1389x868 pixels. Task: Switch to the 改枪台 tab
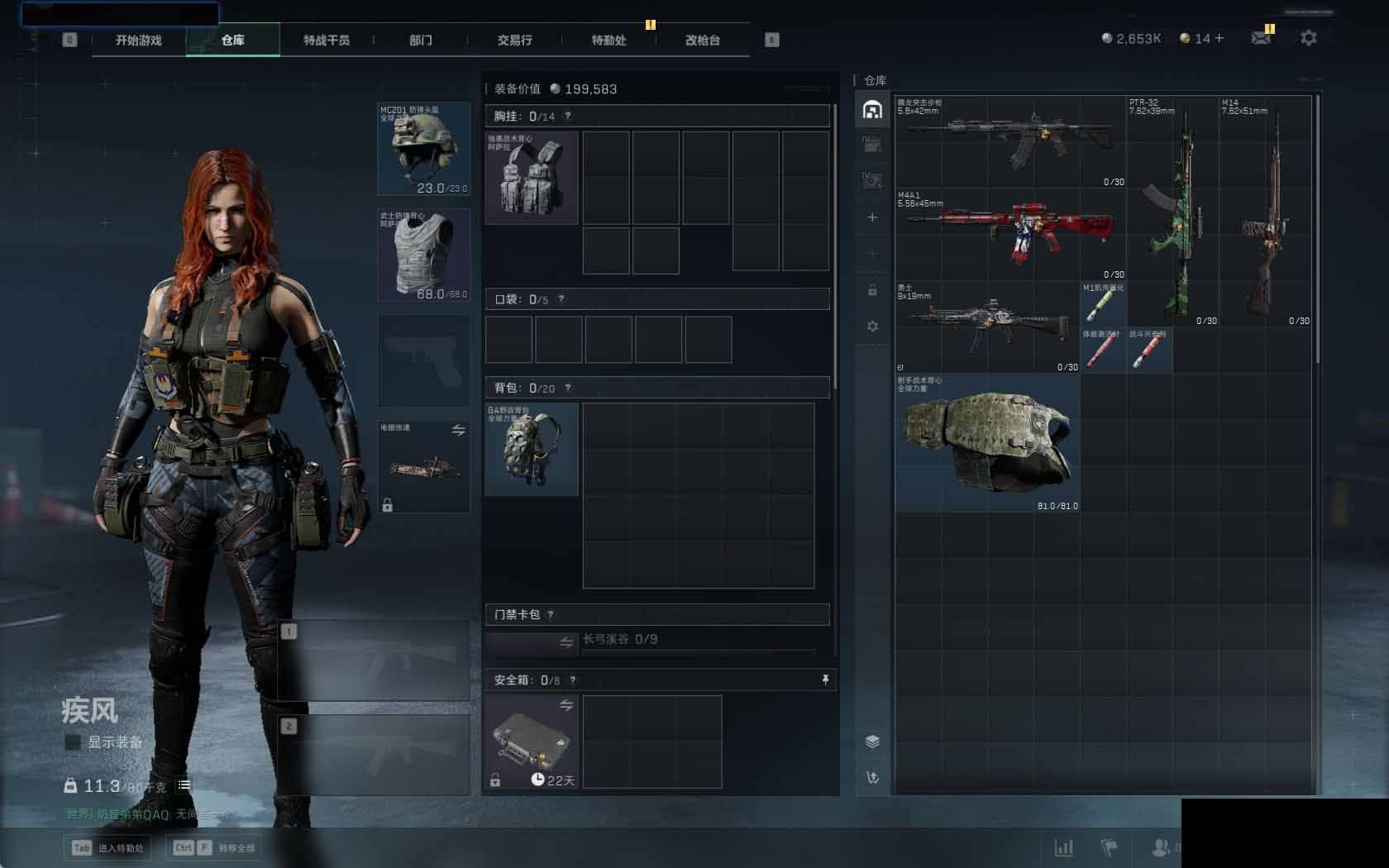tap(702, 40)
